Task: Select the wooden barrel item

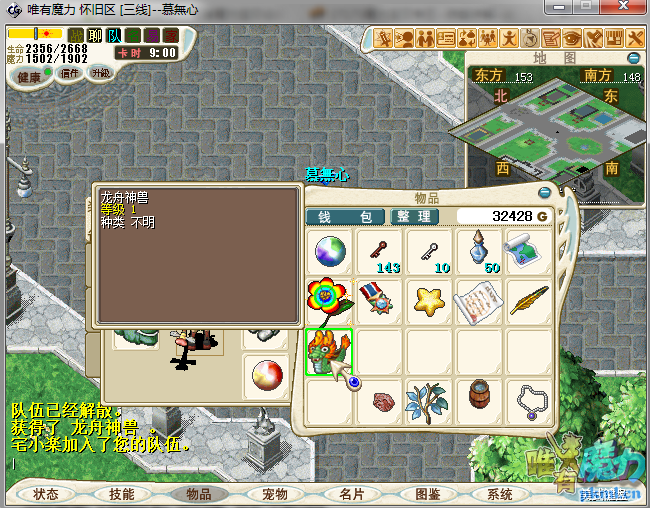Action: pos(480,402)
